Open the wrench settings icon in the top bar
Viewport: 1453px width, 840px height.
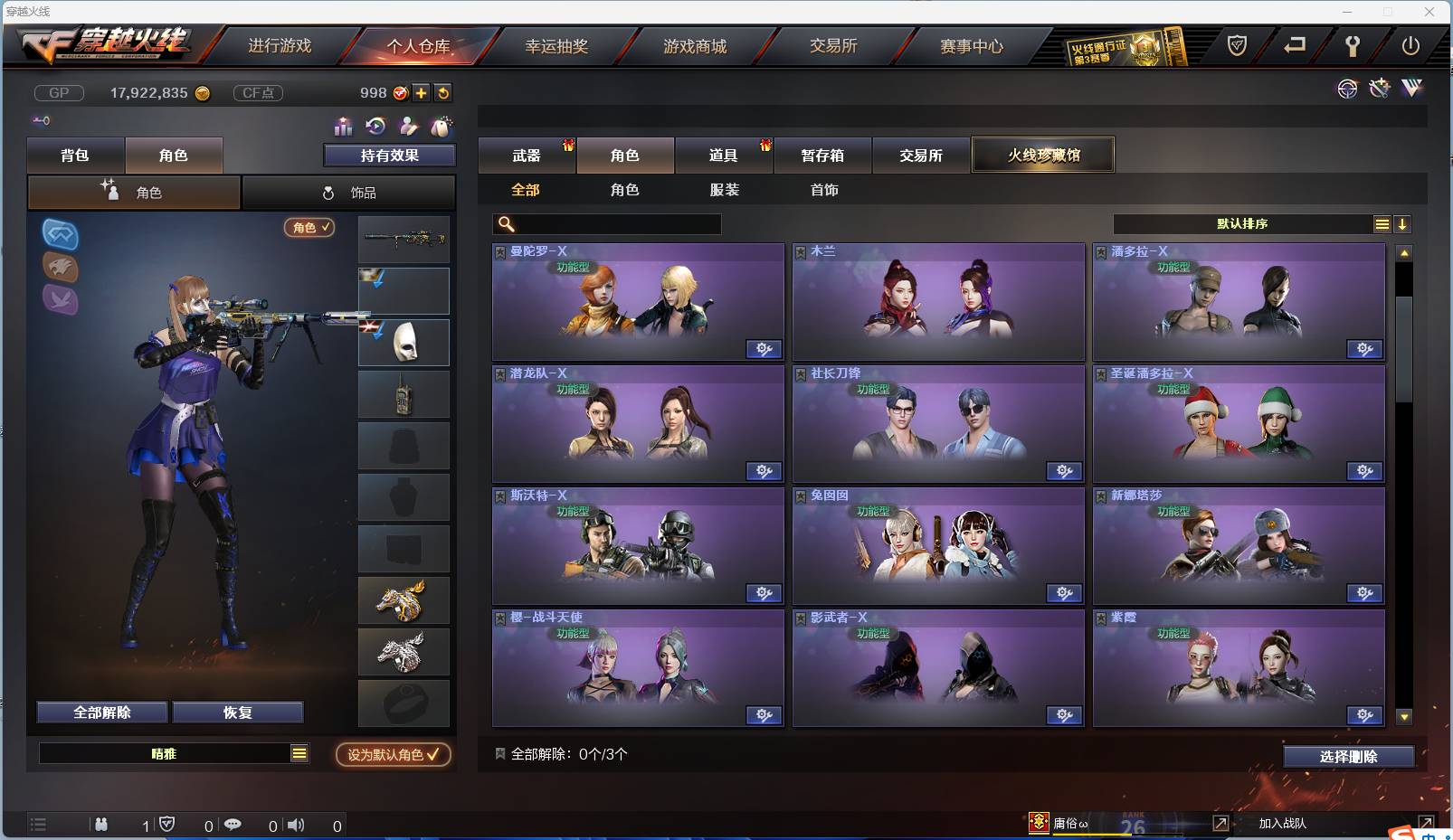coord(1353,46)
